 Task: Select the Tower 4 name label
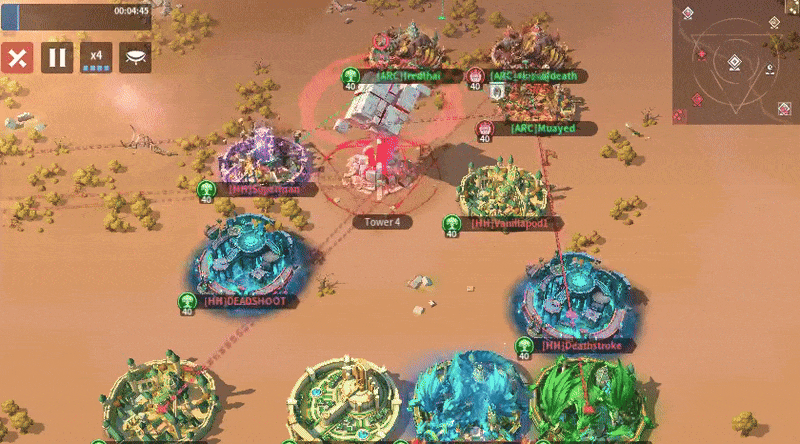[x=382, y=222]
